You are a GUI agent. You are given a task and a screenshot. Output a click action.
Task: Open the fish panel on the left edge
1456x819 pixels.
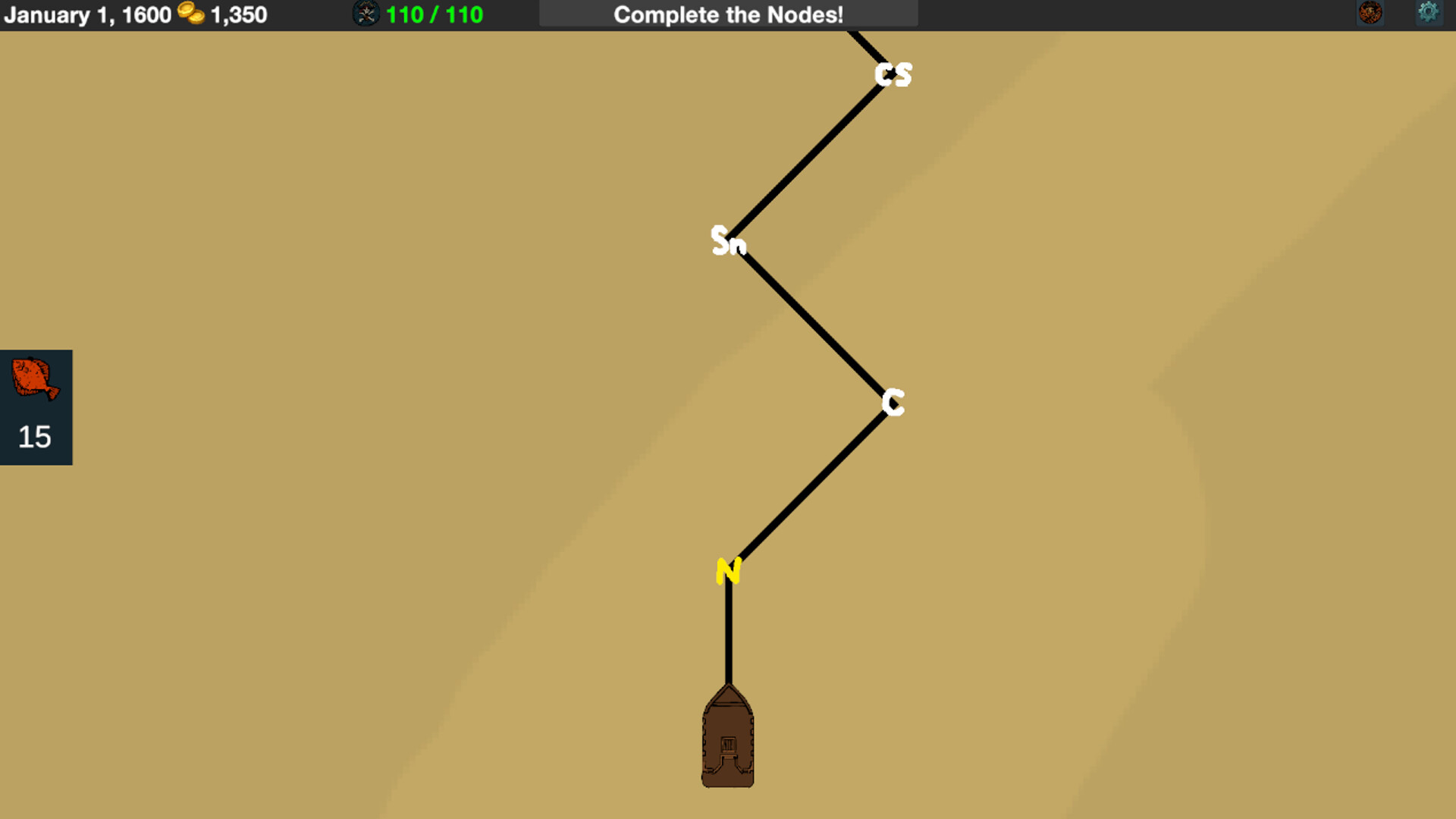coord(35,407)
